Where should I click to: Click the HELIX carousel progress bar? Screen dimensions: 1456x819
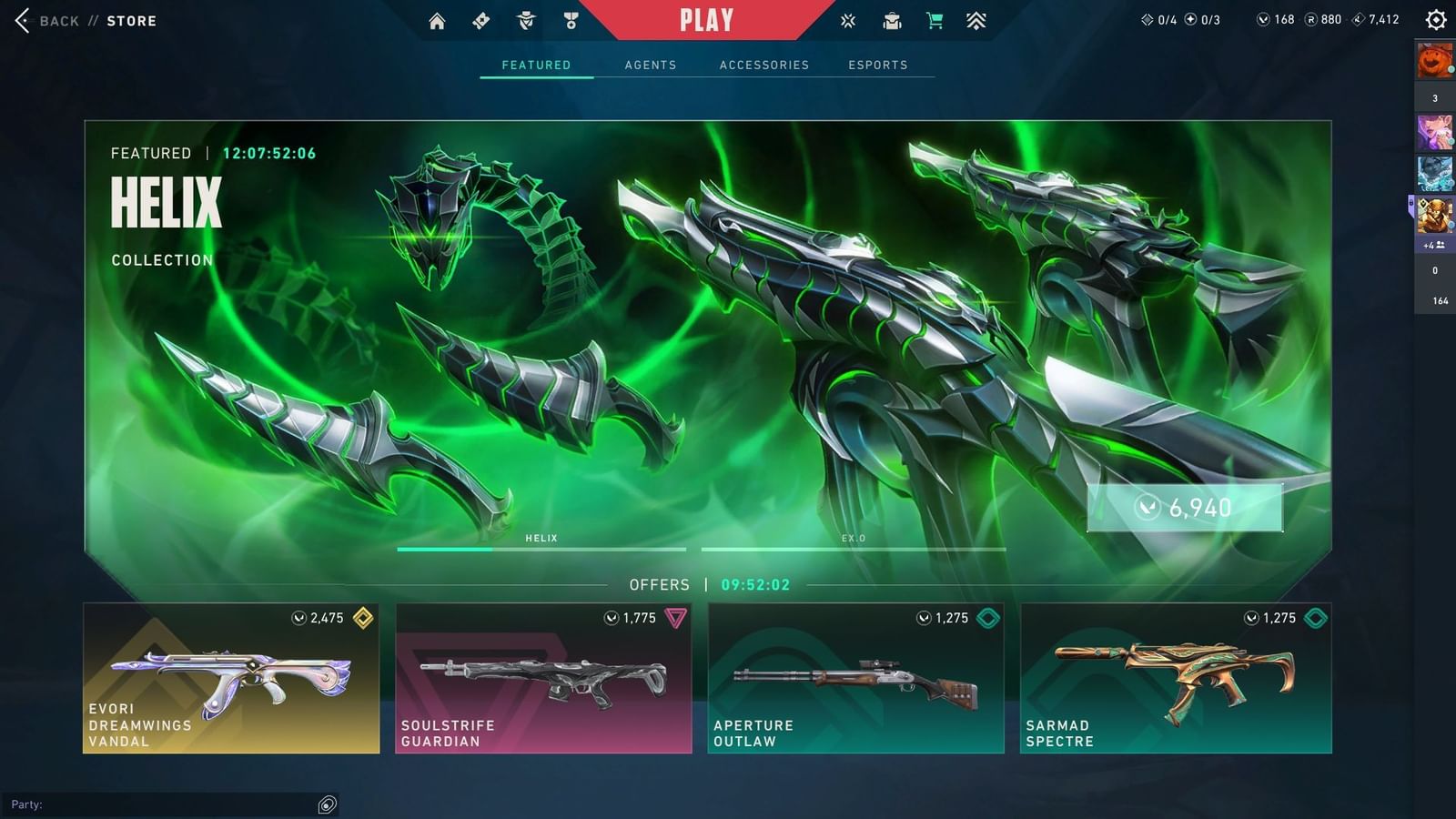coord(541,550)
